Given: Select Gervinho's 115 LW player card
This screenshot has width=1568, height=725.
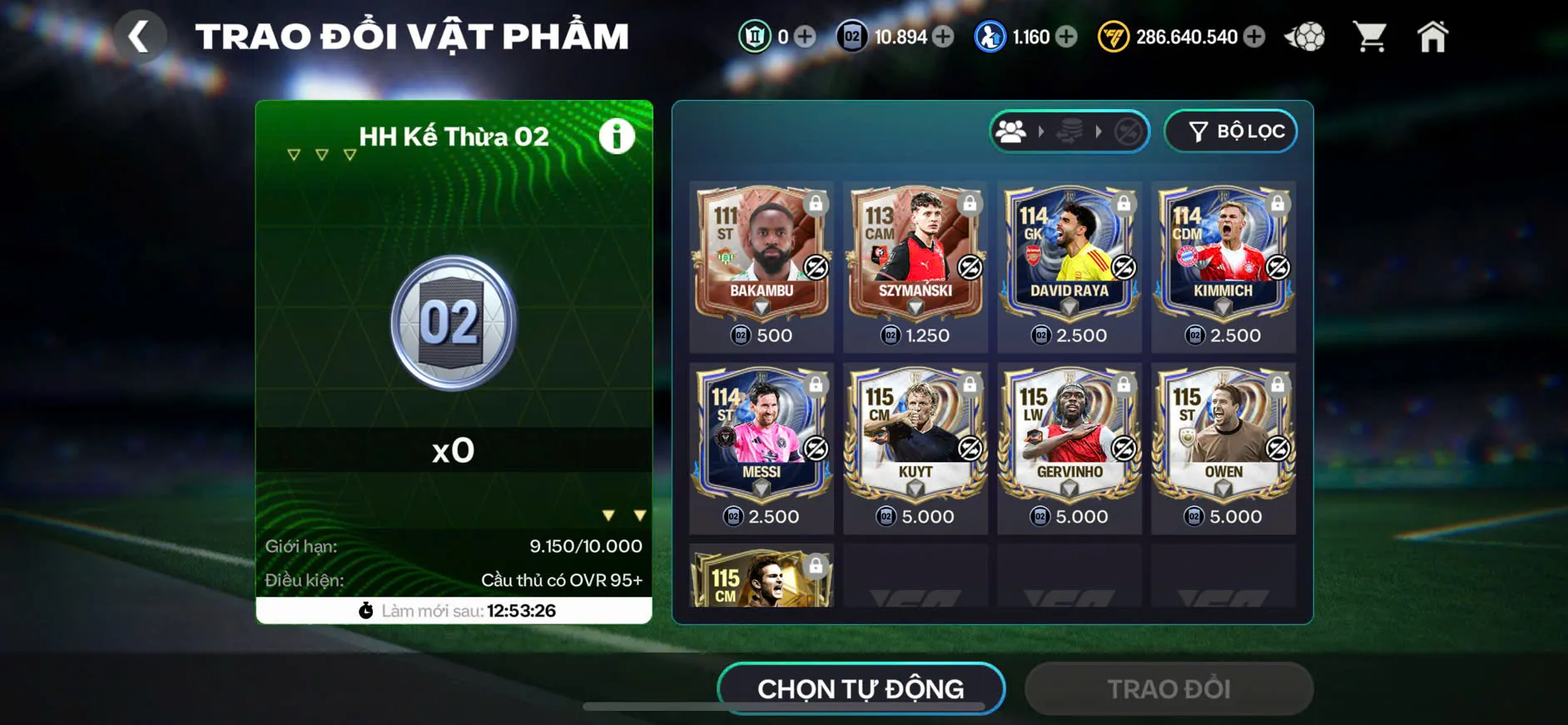Looking at the screenshot, I should pyautogui.click(x=1068, y=433).
